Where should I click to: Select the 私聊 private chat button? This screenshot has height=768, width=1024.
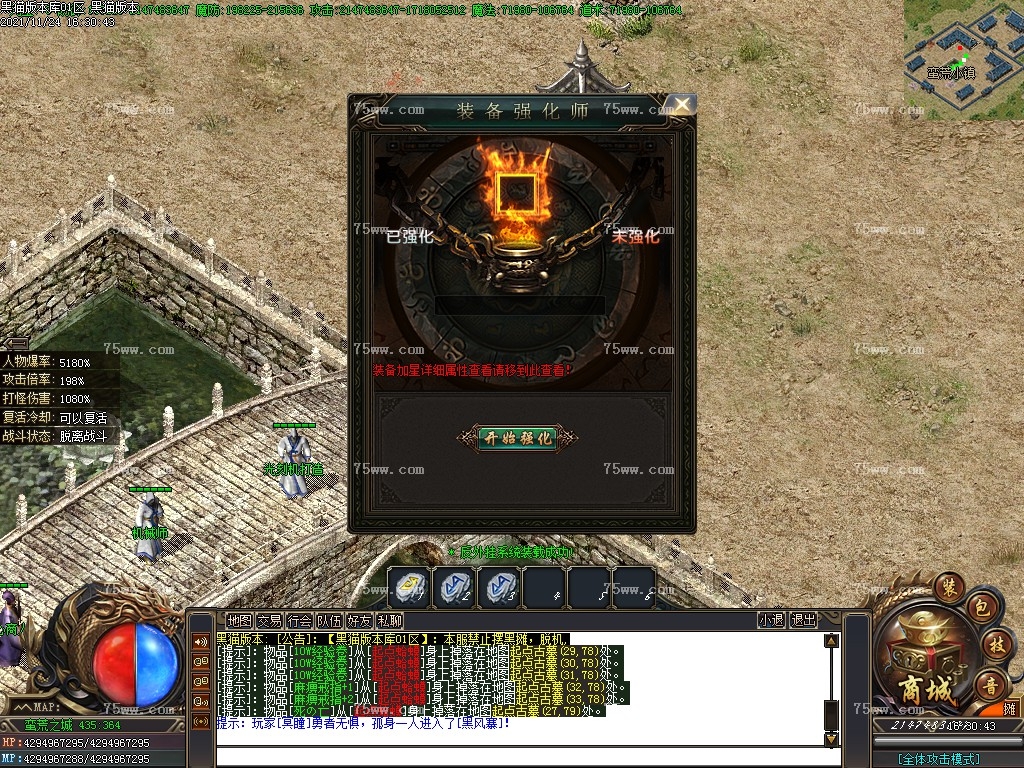(389, 621)
